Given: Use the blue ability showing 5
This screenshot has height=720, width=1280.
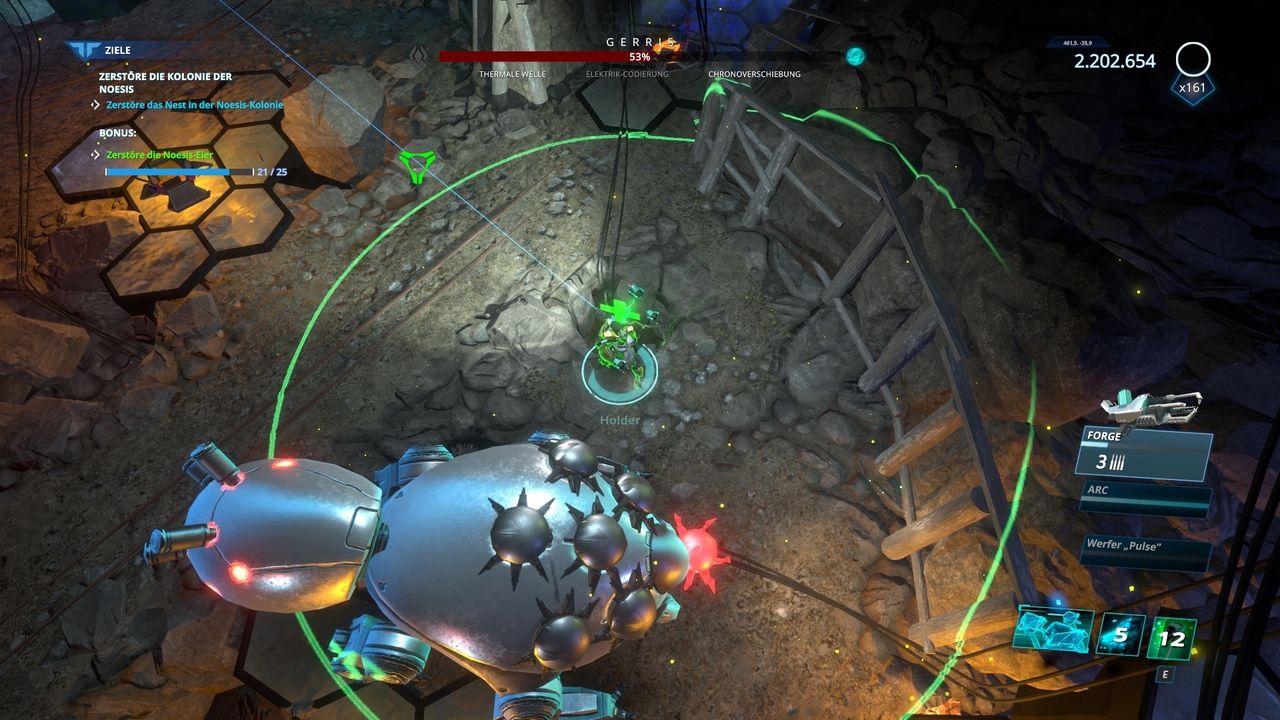Looking at the screenshot, I should coord(1121,634).
